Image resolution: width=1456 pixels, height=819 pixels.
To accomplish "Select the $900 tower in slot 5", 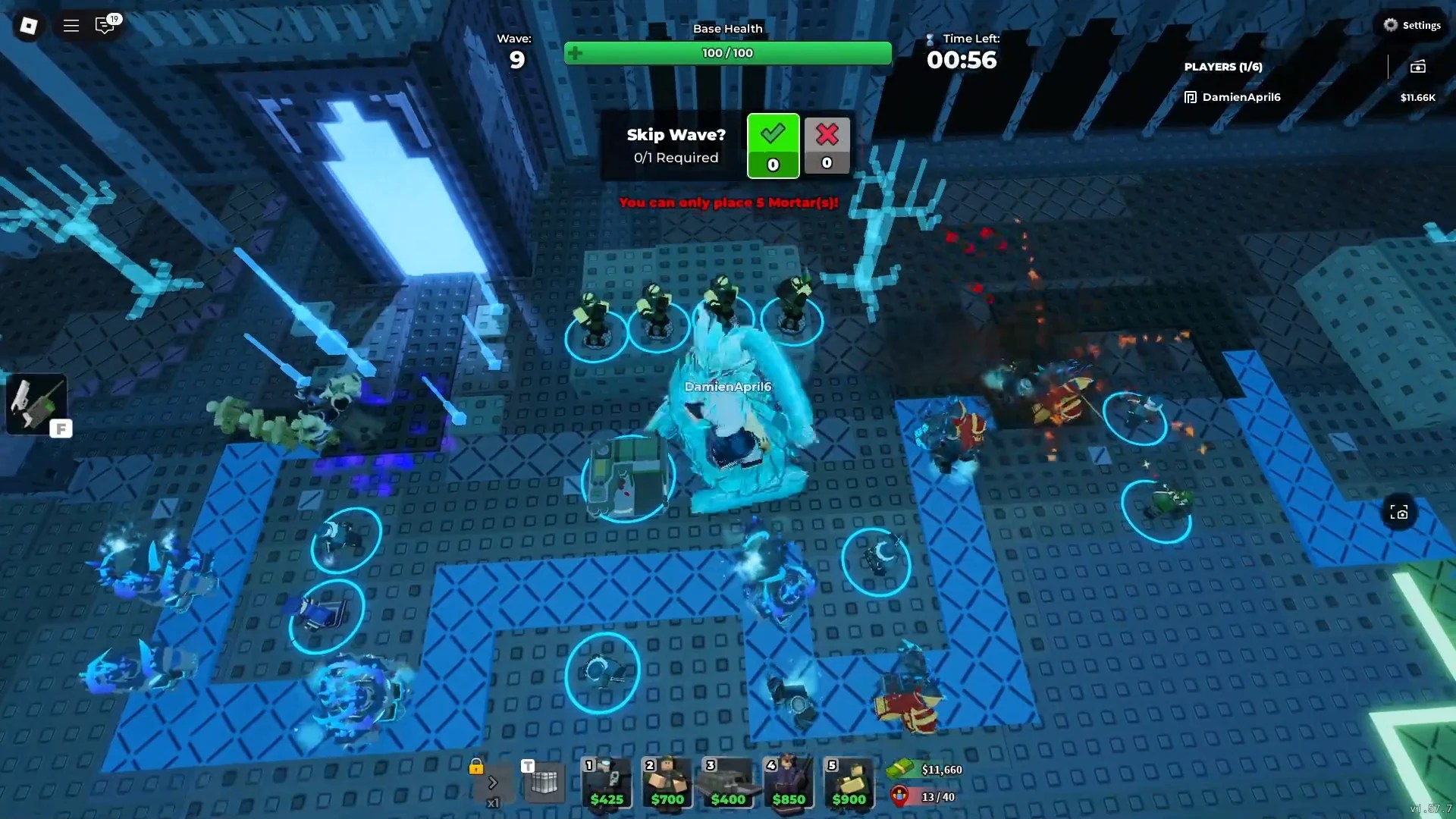I will tap(849, 783).
